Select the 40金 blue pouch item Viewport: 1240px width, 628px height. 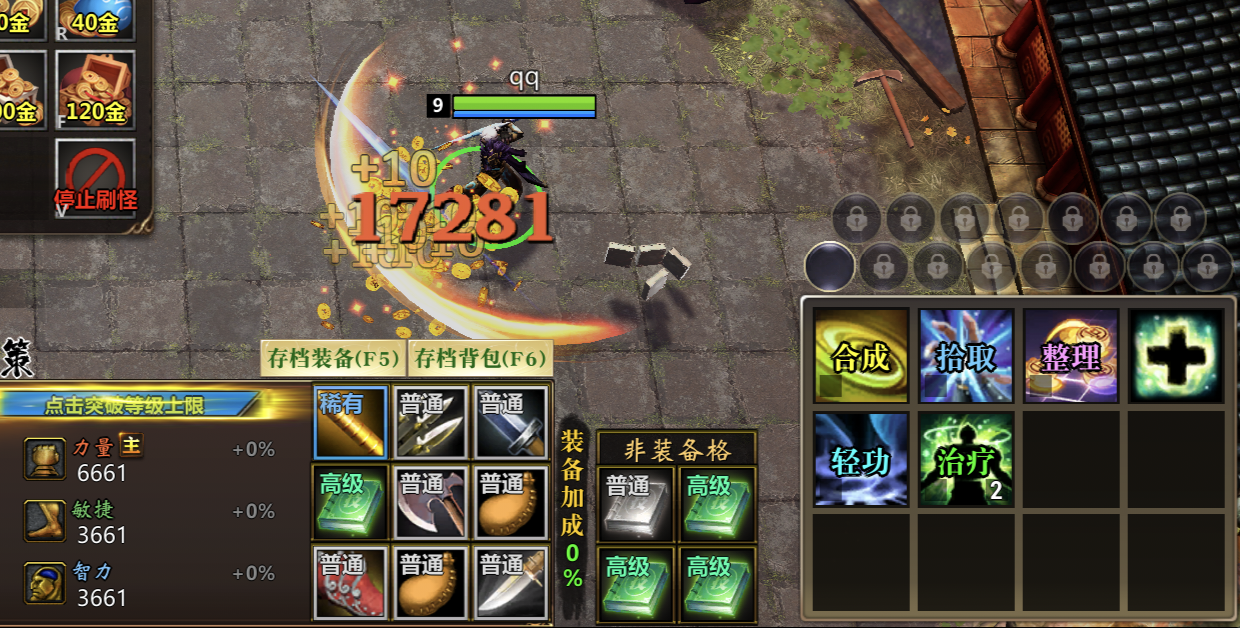click(95, 17)
